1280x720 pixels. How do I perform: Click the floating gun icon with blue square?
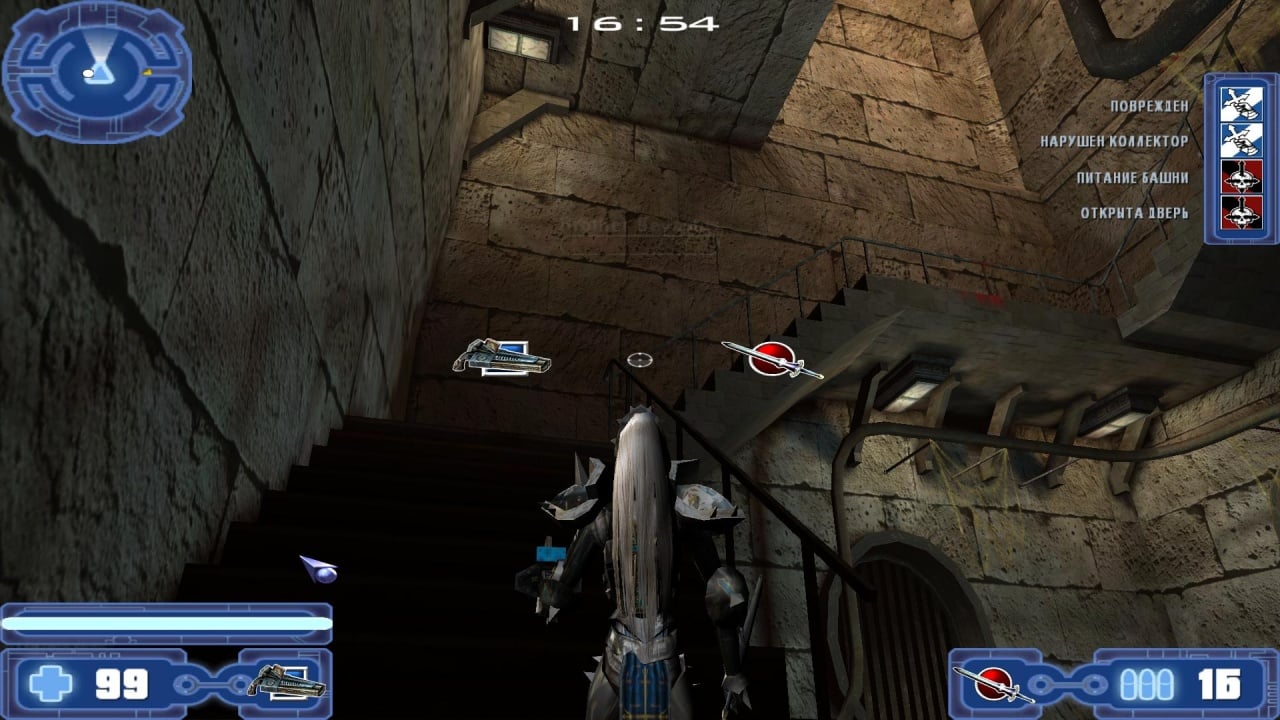pyautogui.click(x=502, y=357)
